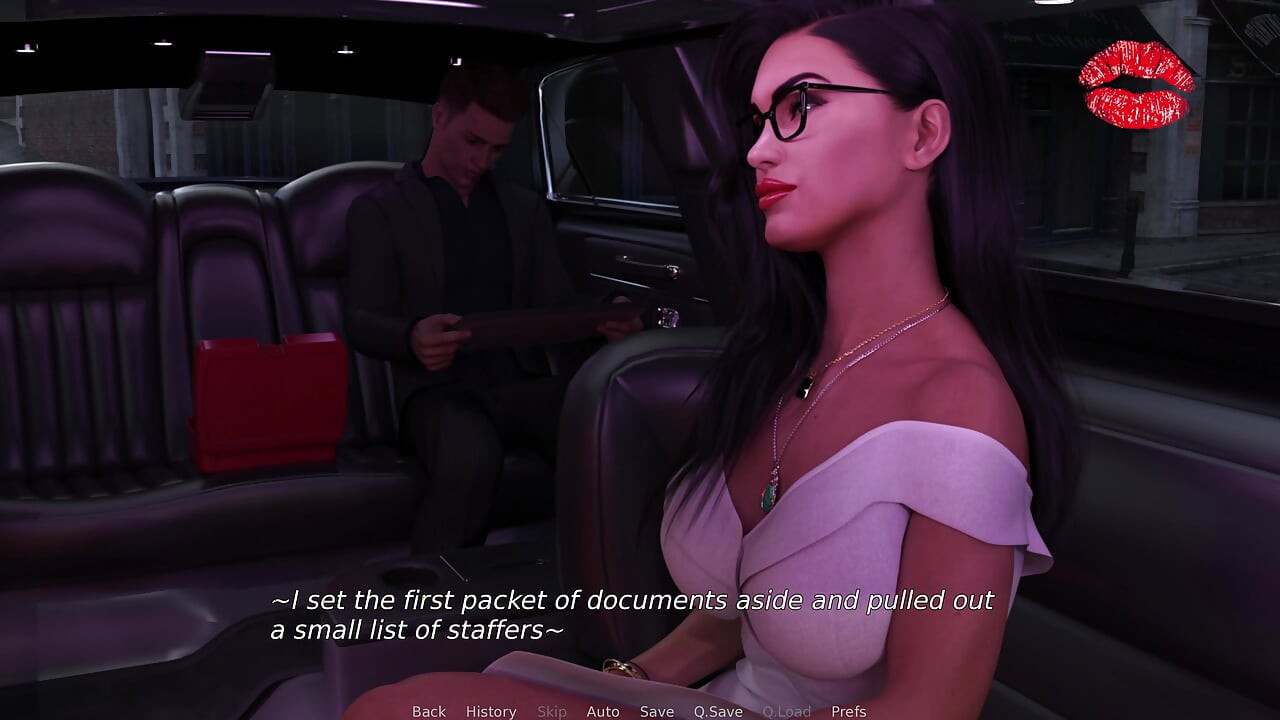The width and height of the screenshot is (1280, 720).
Task: Click the red lips icon
Action: coord(1136,85)
